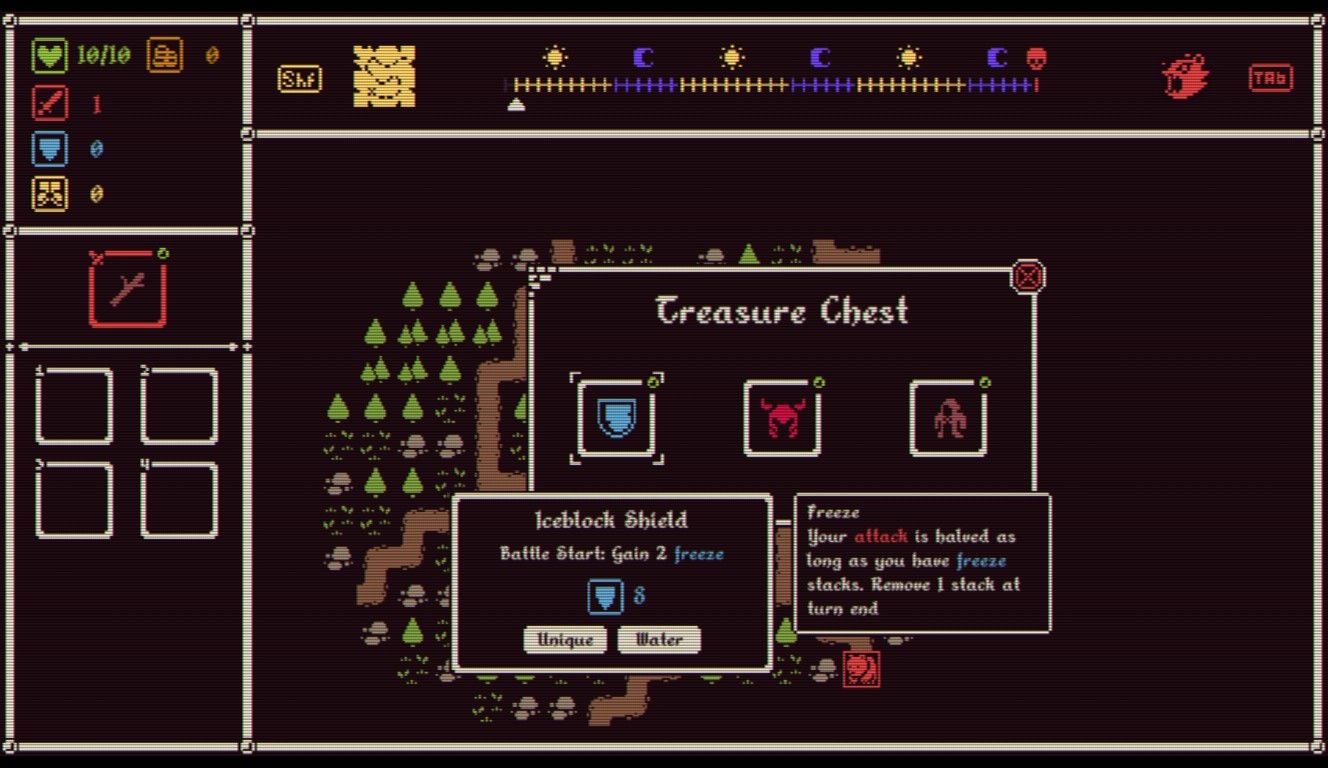Click the red beast head icon near TAb
The image size is (1328, 768).
coord(1184,74)
